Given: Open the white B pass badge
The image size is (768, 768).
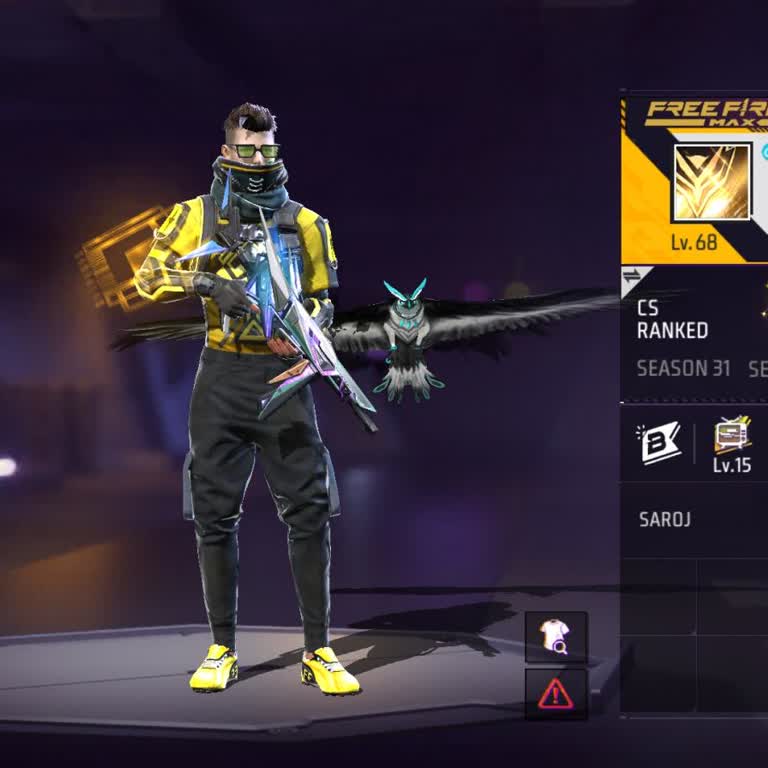Looking at the screenshot, I should 660,443.
